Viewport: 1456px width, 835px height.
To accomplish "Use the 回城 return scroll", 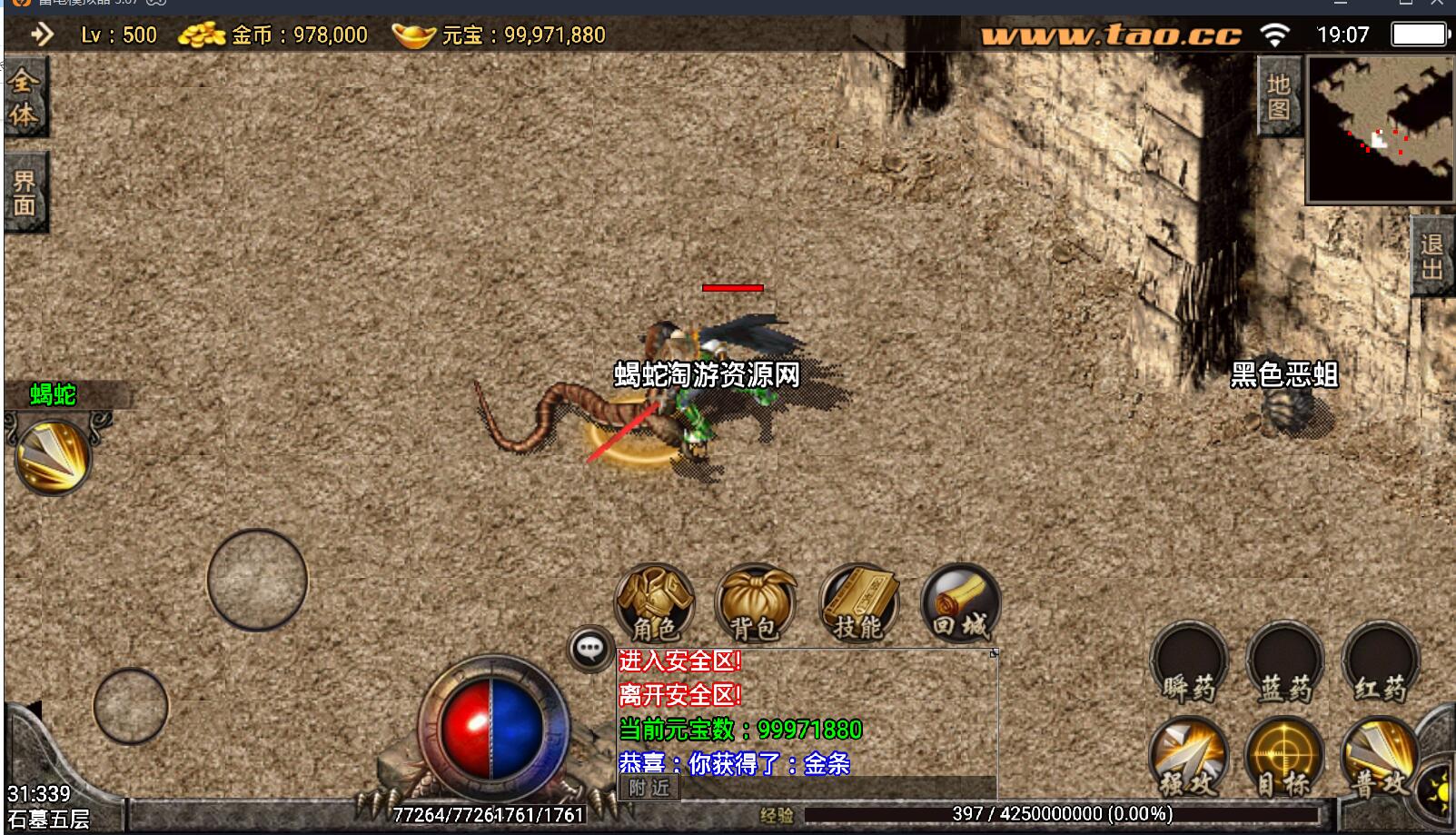I will 960,602.
